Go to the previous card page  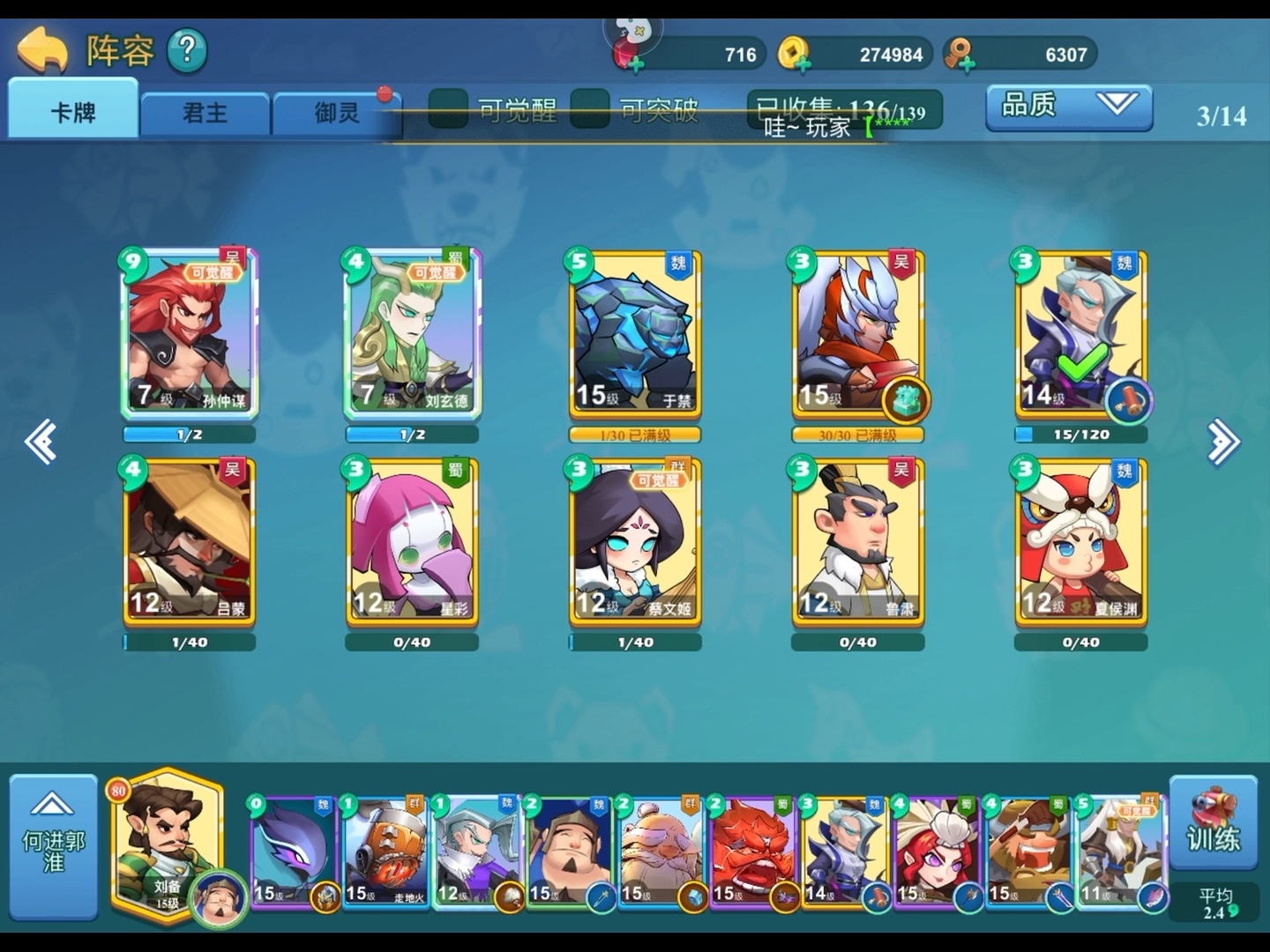tap(41, 442)
